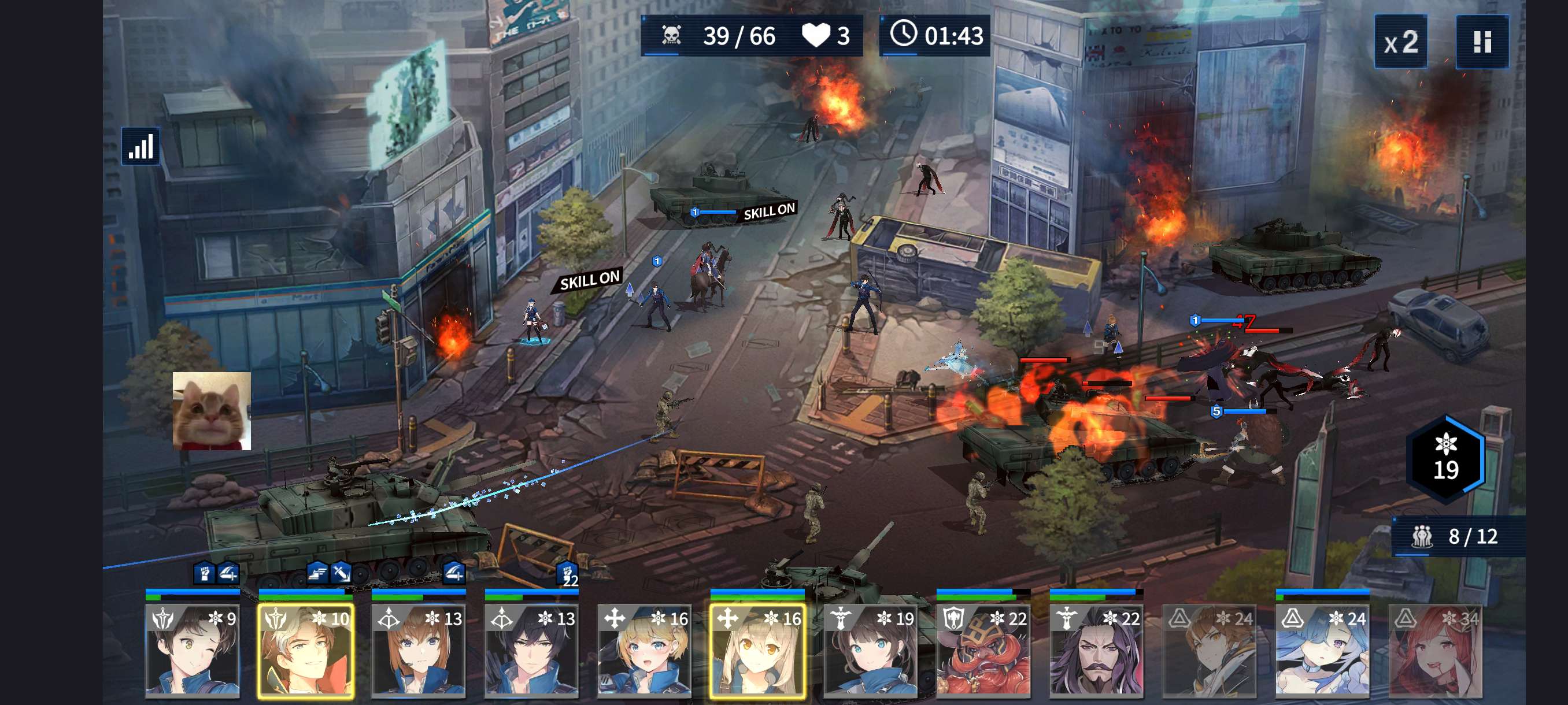
Task: Choose the highlighted cream-haired girl card costing 16
Action: tap(757, 650)
